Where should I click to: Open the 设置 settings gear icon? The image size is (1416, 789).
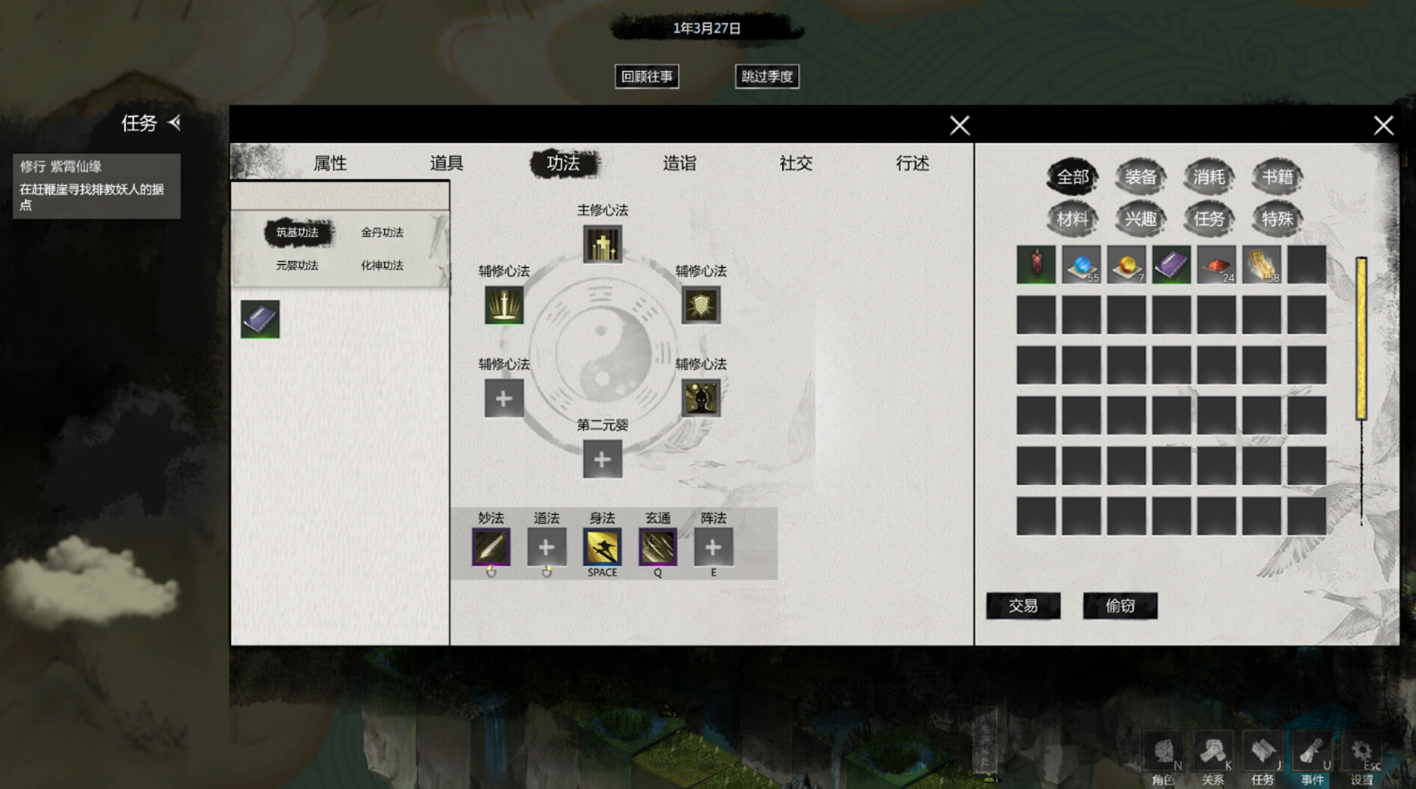[x=1361, y=752]
